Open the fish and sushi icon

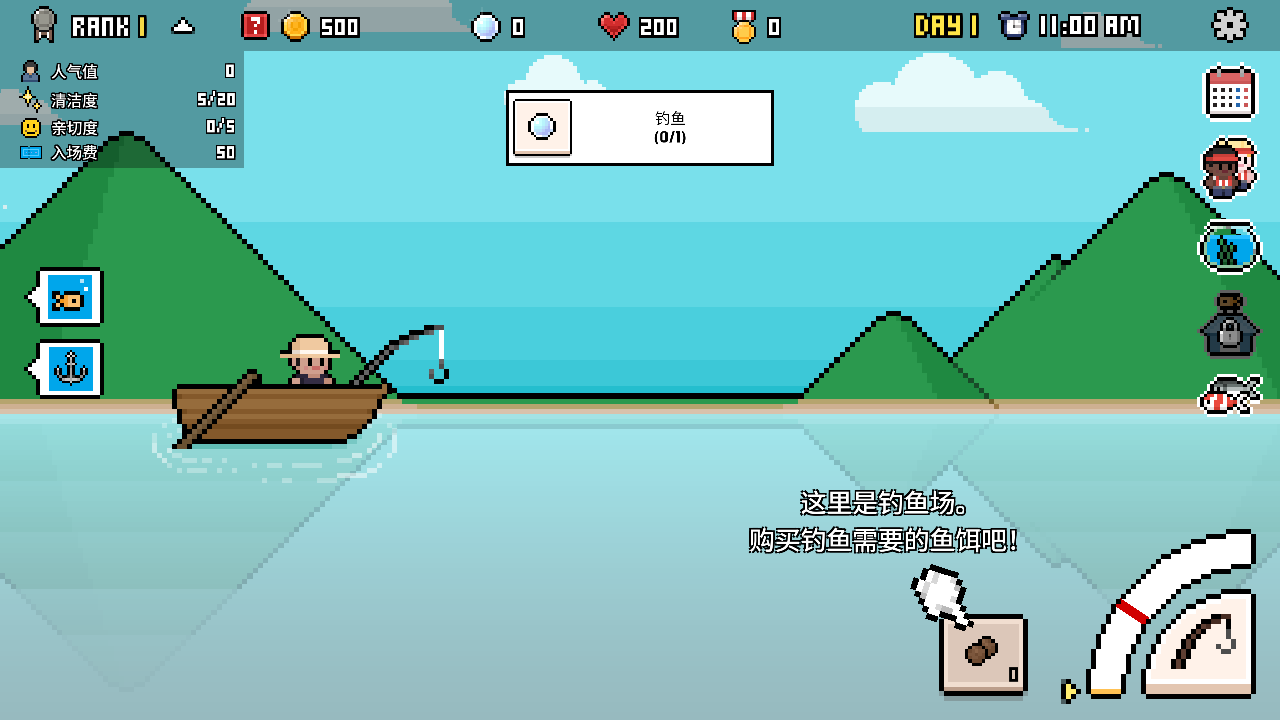pos(1229,394)
